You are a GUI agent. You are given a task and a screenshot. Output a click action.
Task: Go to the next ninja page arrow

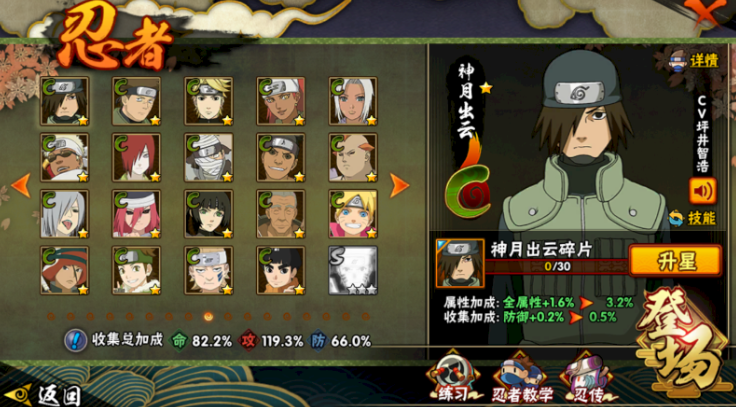(x=399, y=185)
